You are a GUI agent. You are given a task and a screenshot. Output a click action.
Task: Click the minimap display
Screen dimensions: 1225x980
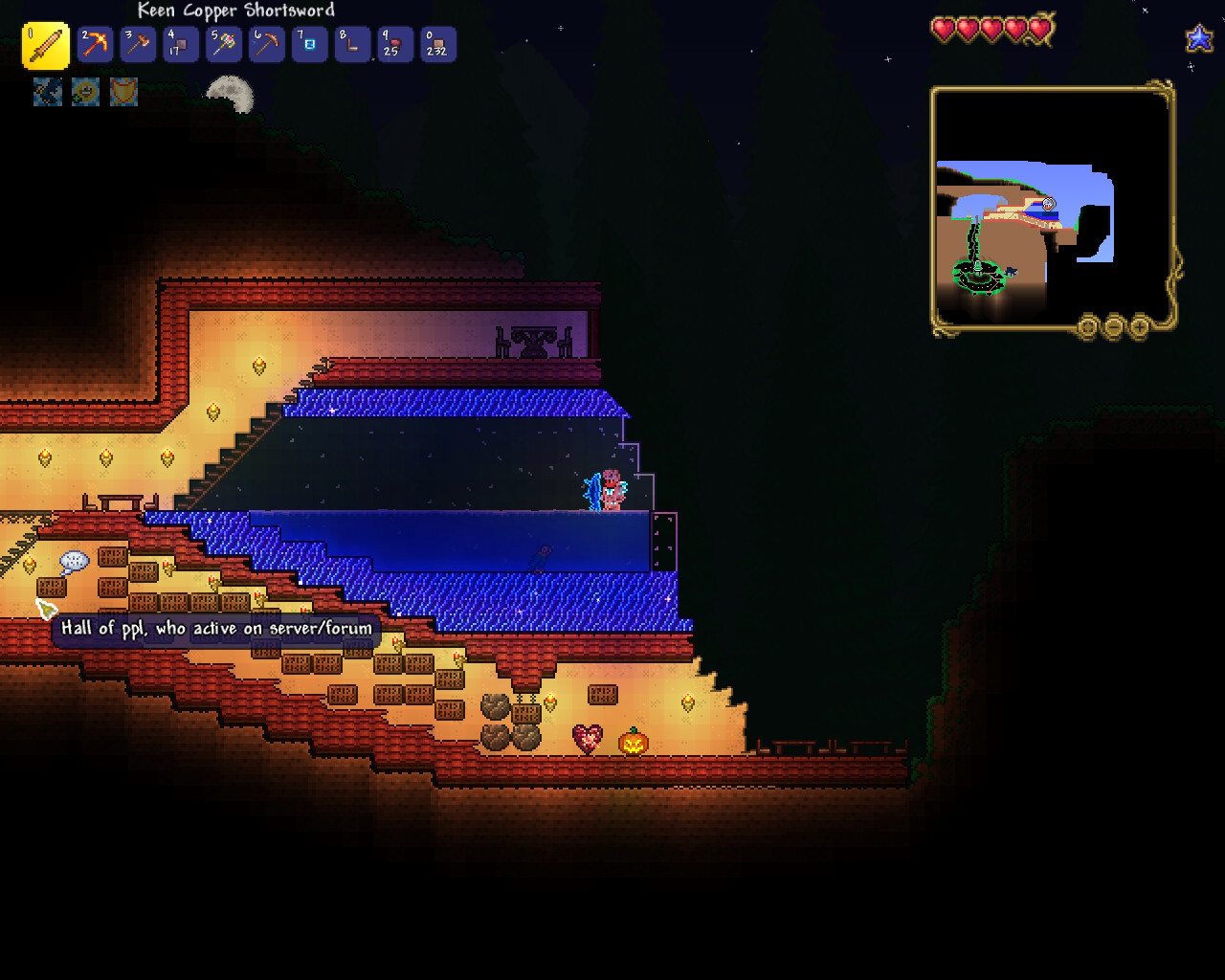click(1052, 209)
